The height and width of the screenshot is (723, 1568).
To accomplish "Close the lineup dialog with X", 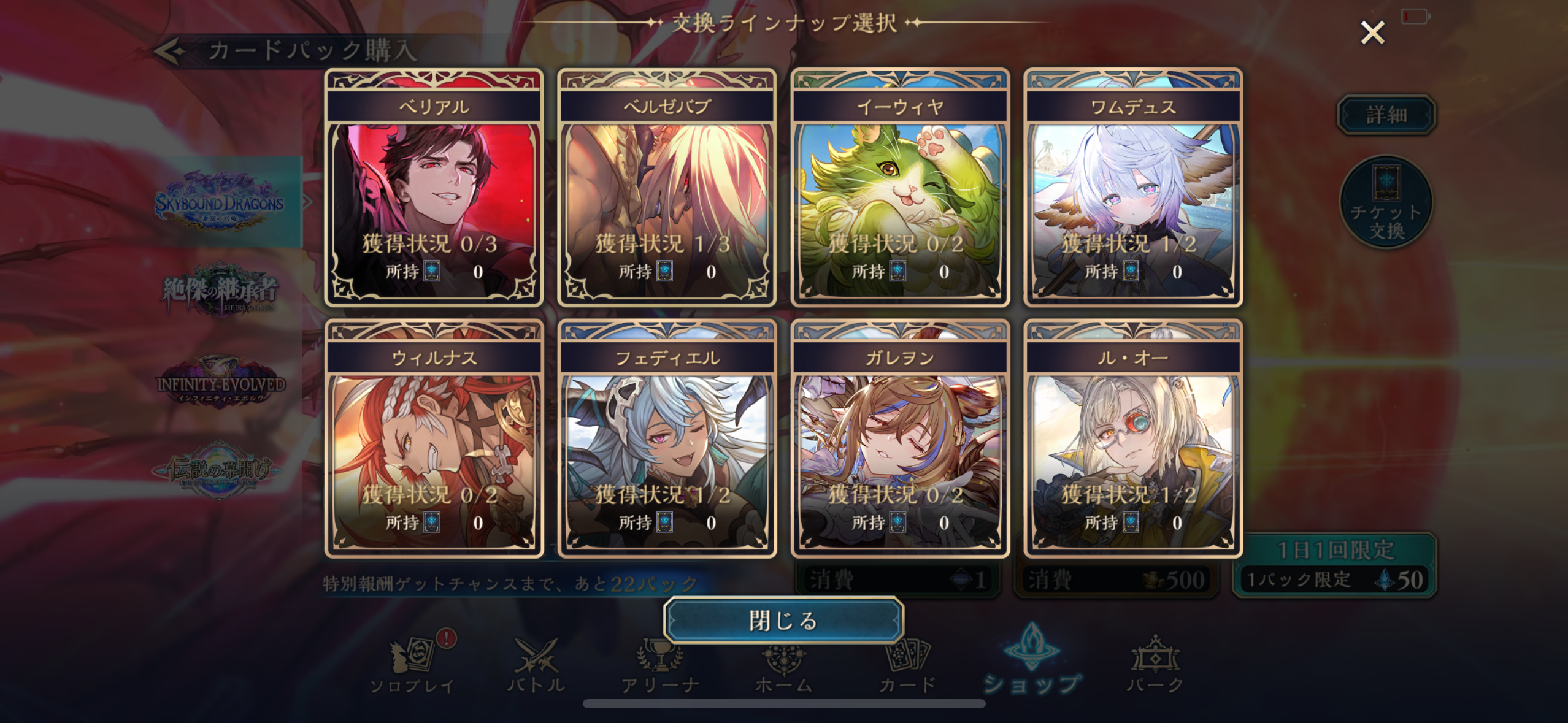I will click(x=1372, y=33).
